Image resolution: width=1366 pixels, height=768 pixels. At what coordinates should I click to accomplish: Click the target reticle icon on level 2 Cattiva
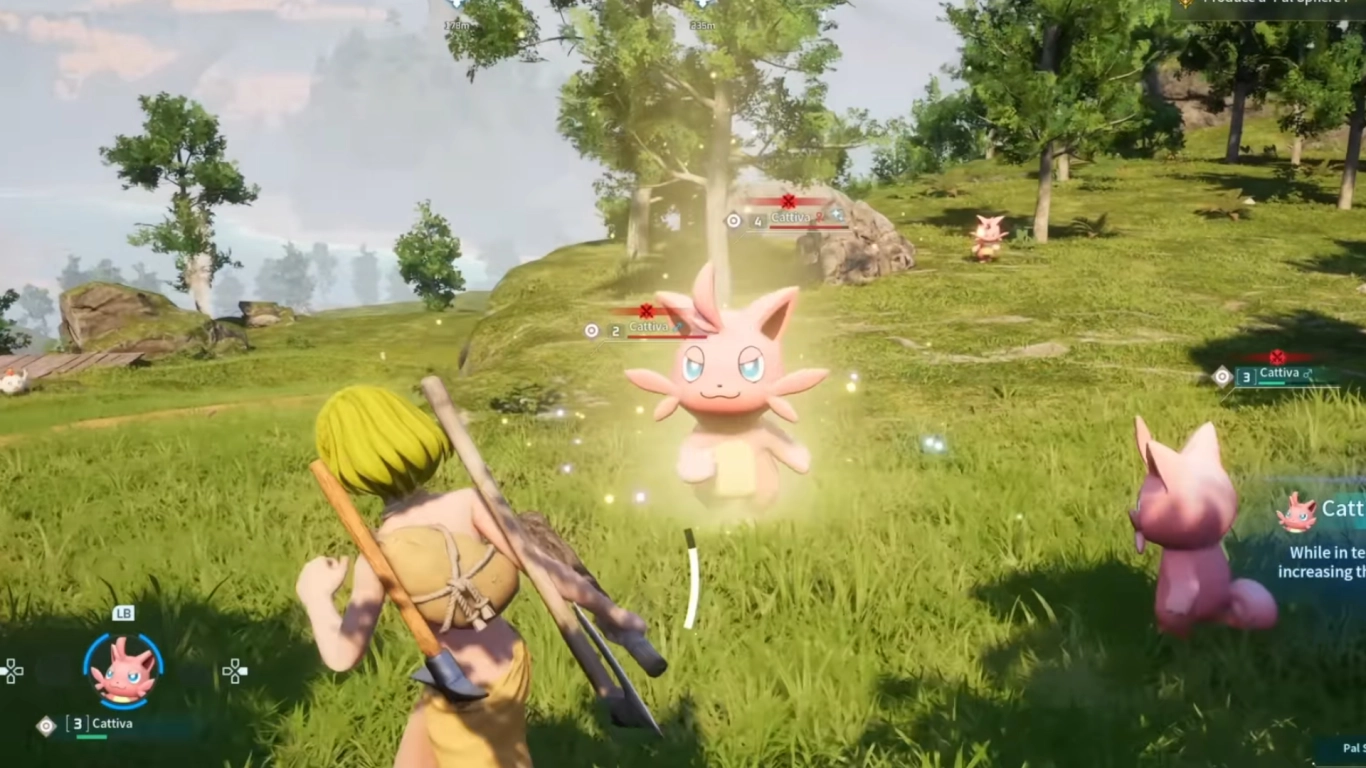pos(592,330)
